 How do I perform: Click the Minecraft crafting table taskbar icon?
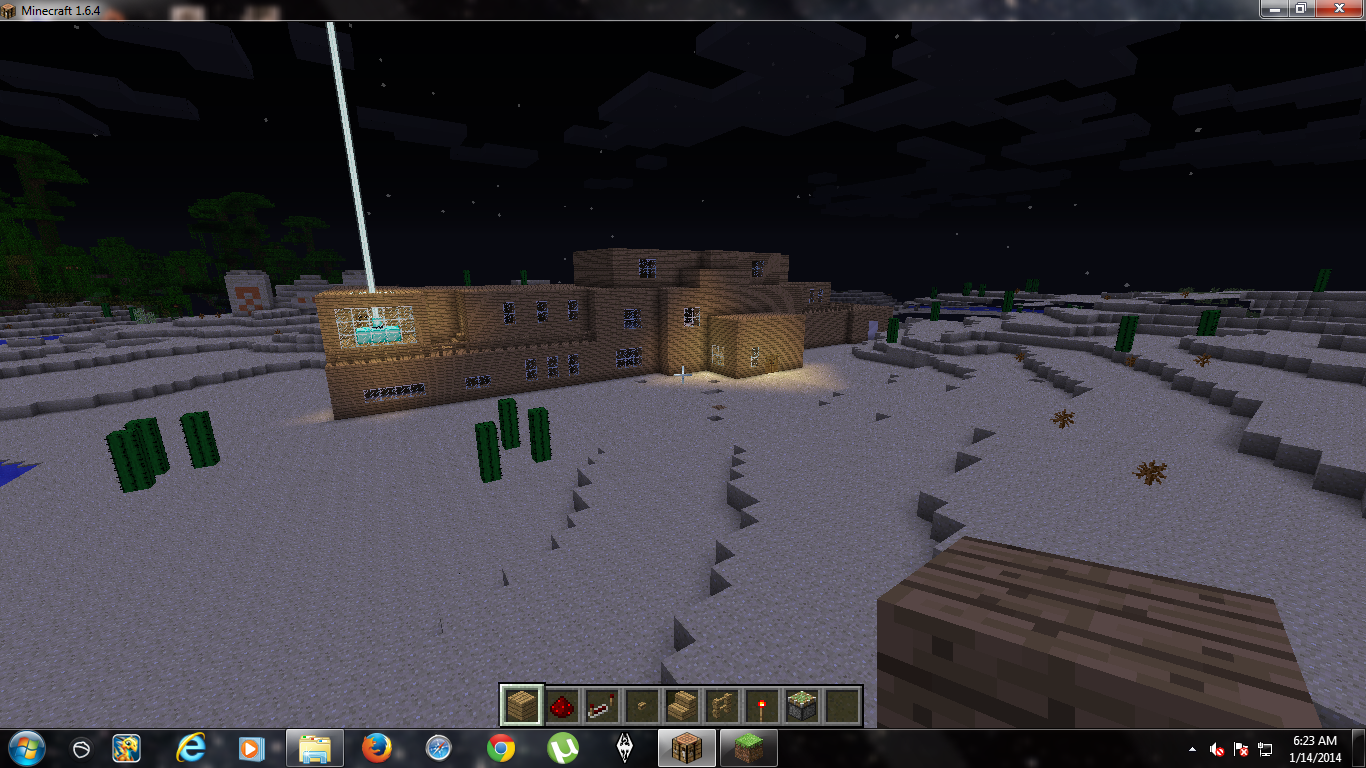pos(686,747)
